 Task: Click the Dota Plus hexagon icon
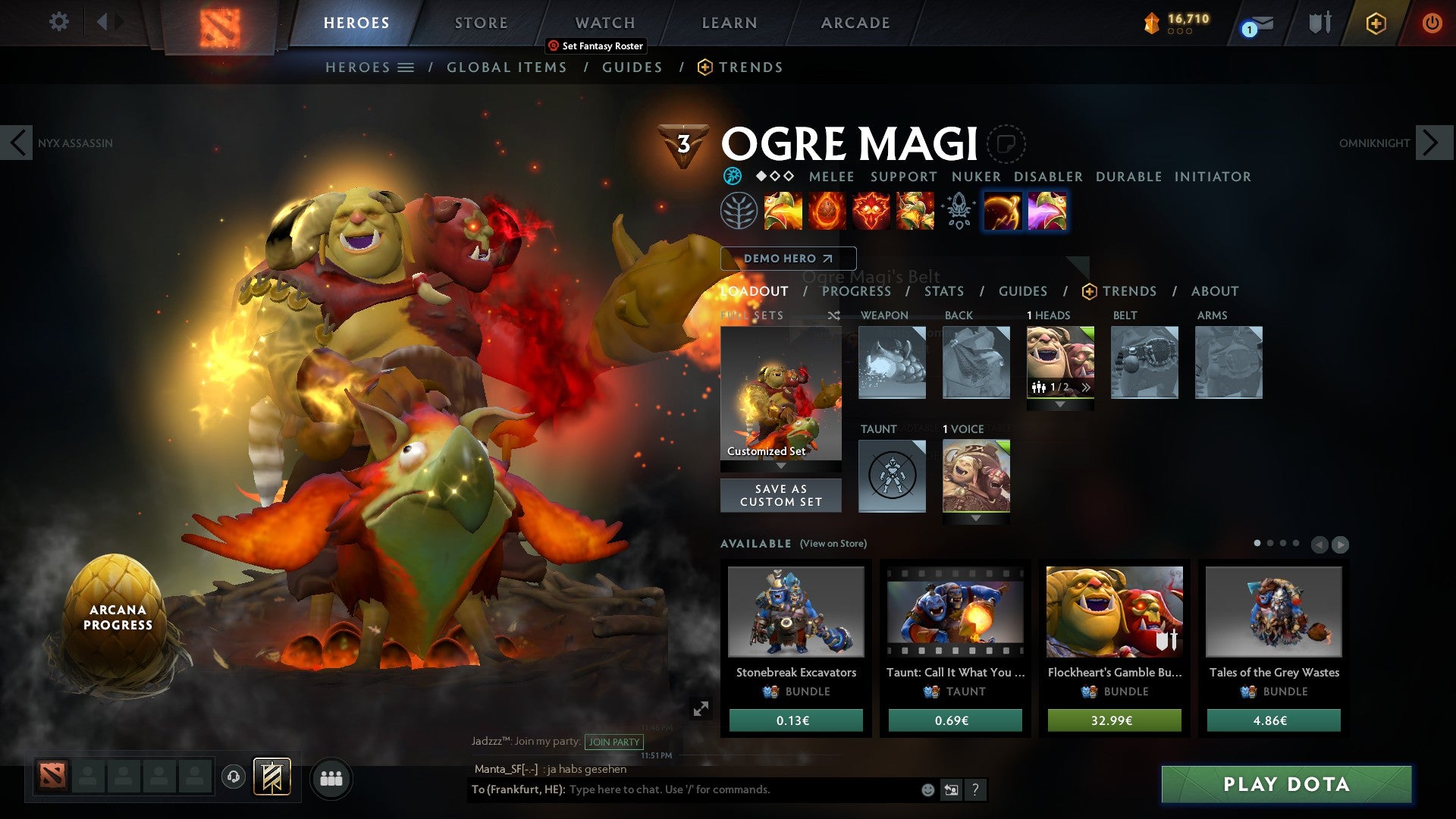tap(1376, 24)
